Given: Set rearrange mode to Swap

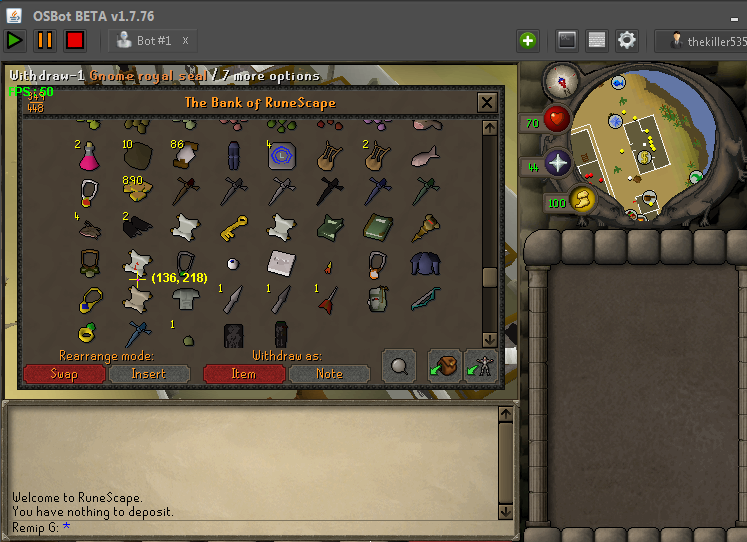Looking at the screenshot, I should point(63,374).
